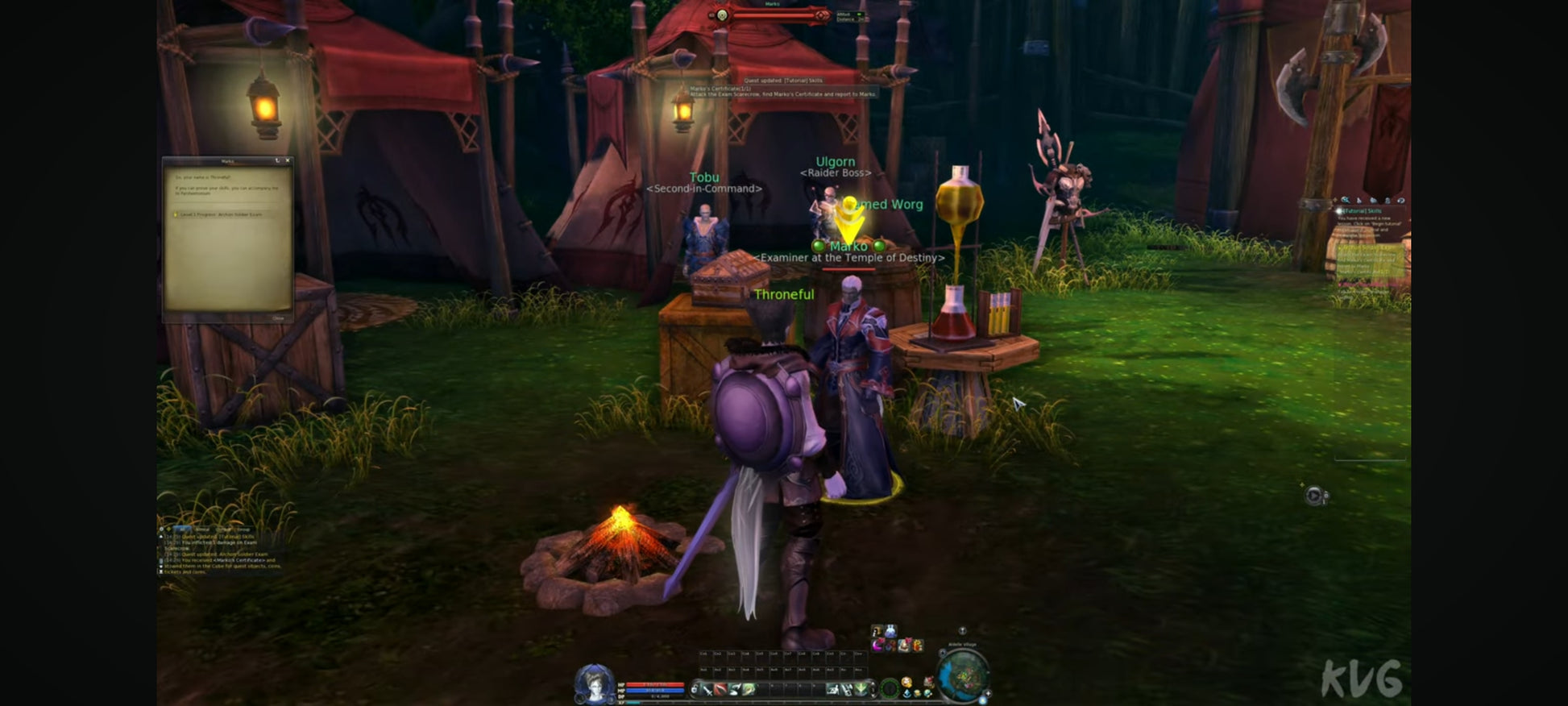Image resolution: width=1568 pixels, height=706 pixels.
Task: Close the Marko dialogue window with X
Action: pos(288,161)
